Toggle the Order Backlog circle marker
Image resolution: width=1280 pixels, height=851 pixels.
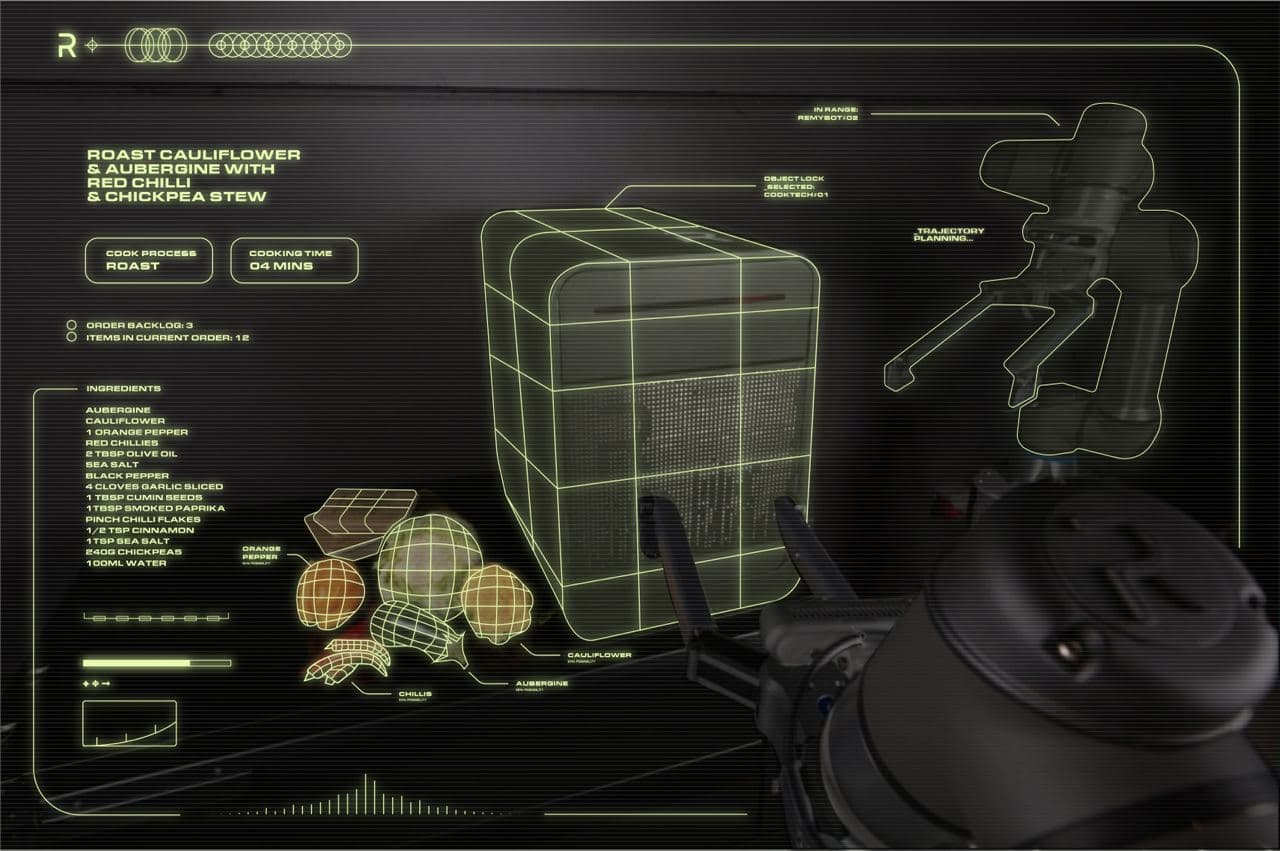click(x=71, y=325)
